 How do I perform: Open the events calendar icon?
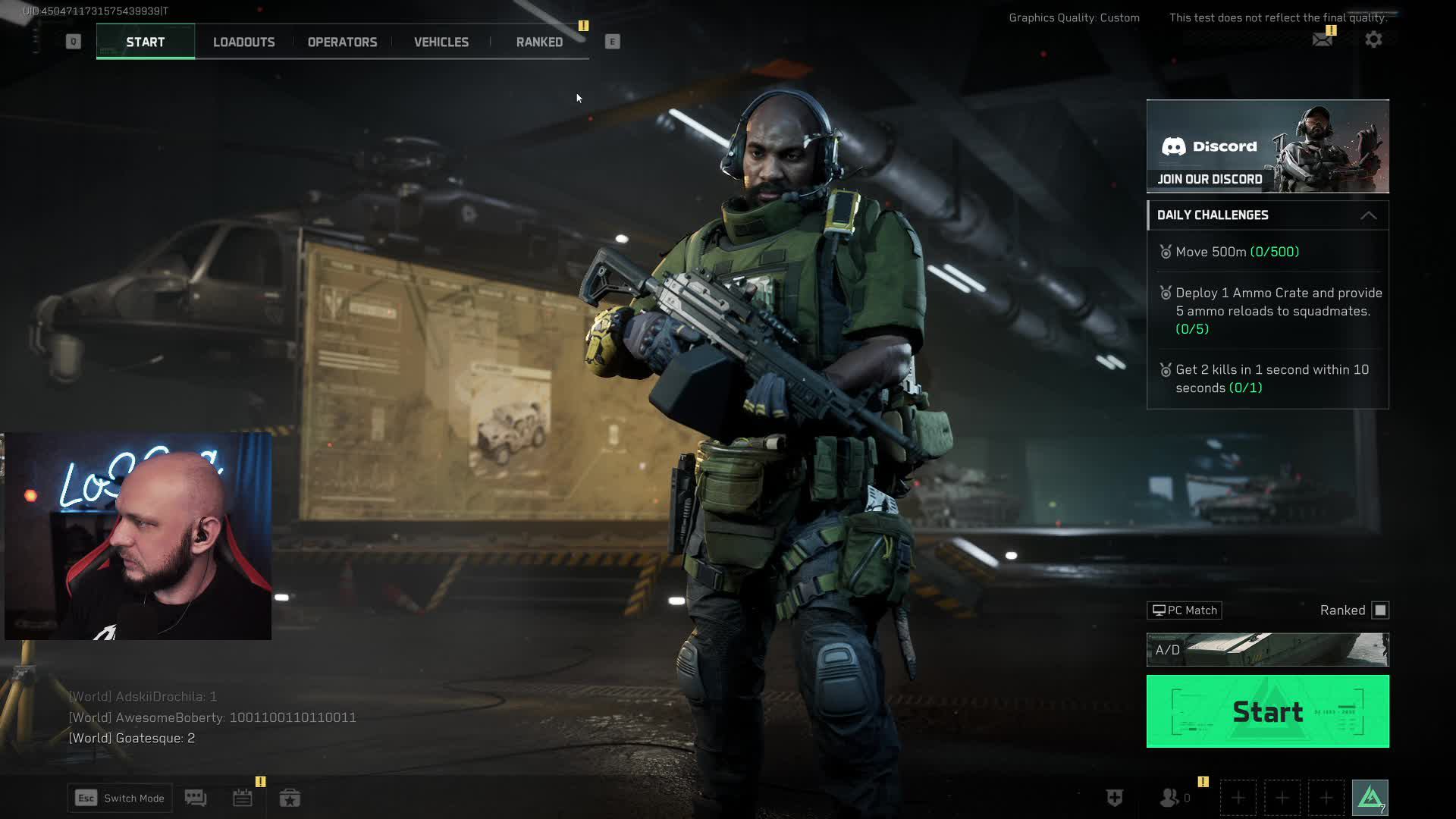pos(243,798)
